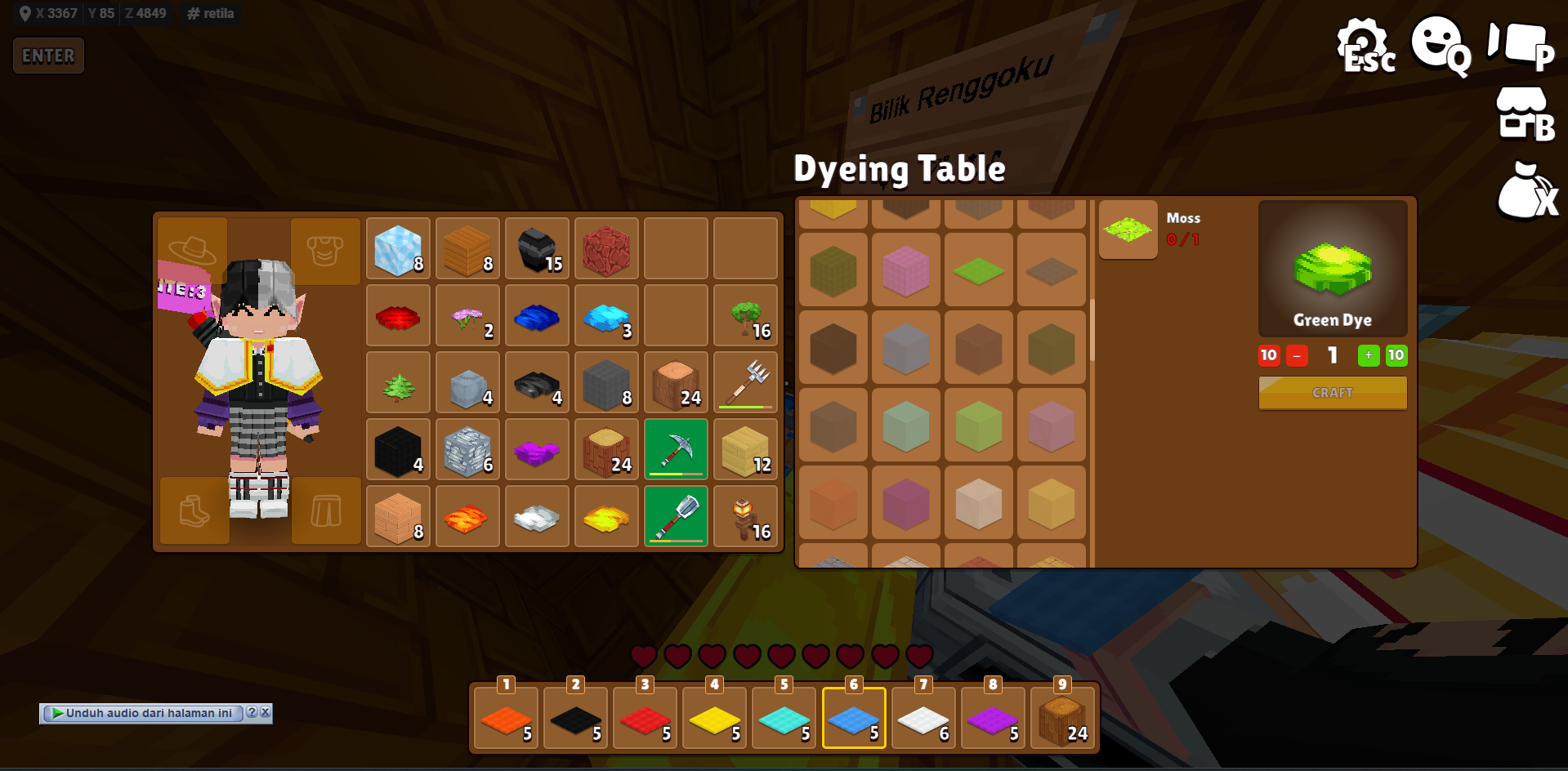Open the emote face menu

pyautogui.click(x=1440, y=46)
